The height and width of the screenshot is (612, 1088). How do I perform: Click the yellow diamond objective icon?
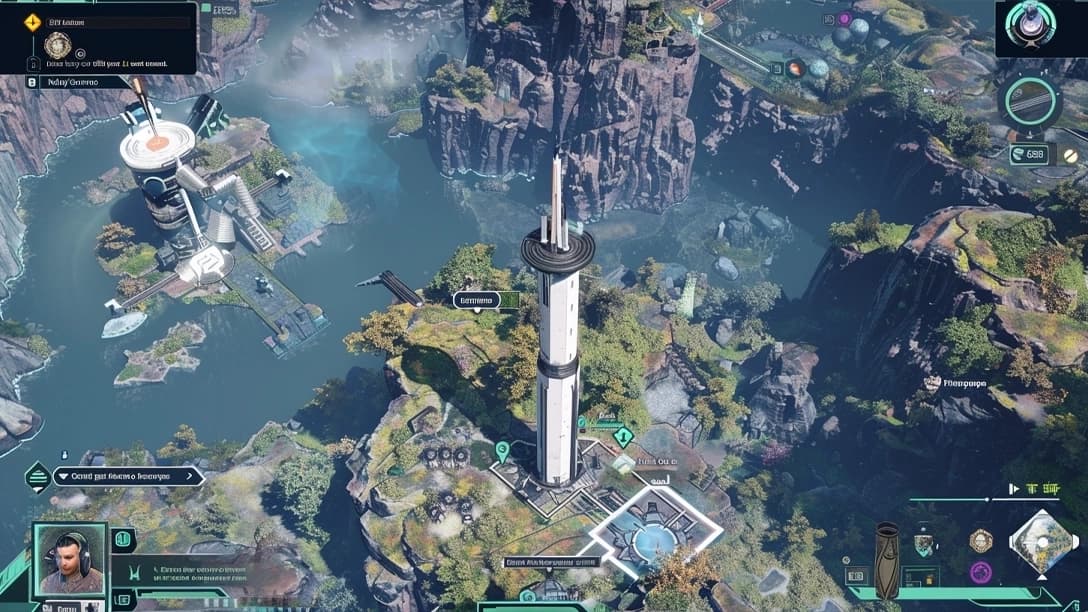pyautogui.click(x=32, y=21)
